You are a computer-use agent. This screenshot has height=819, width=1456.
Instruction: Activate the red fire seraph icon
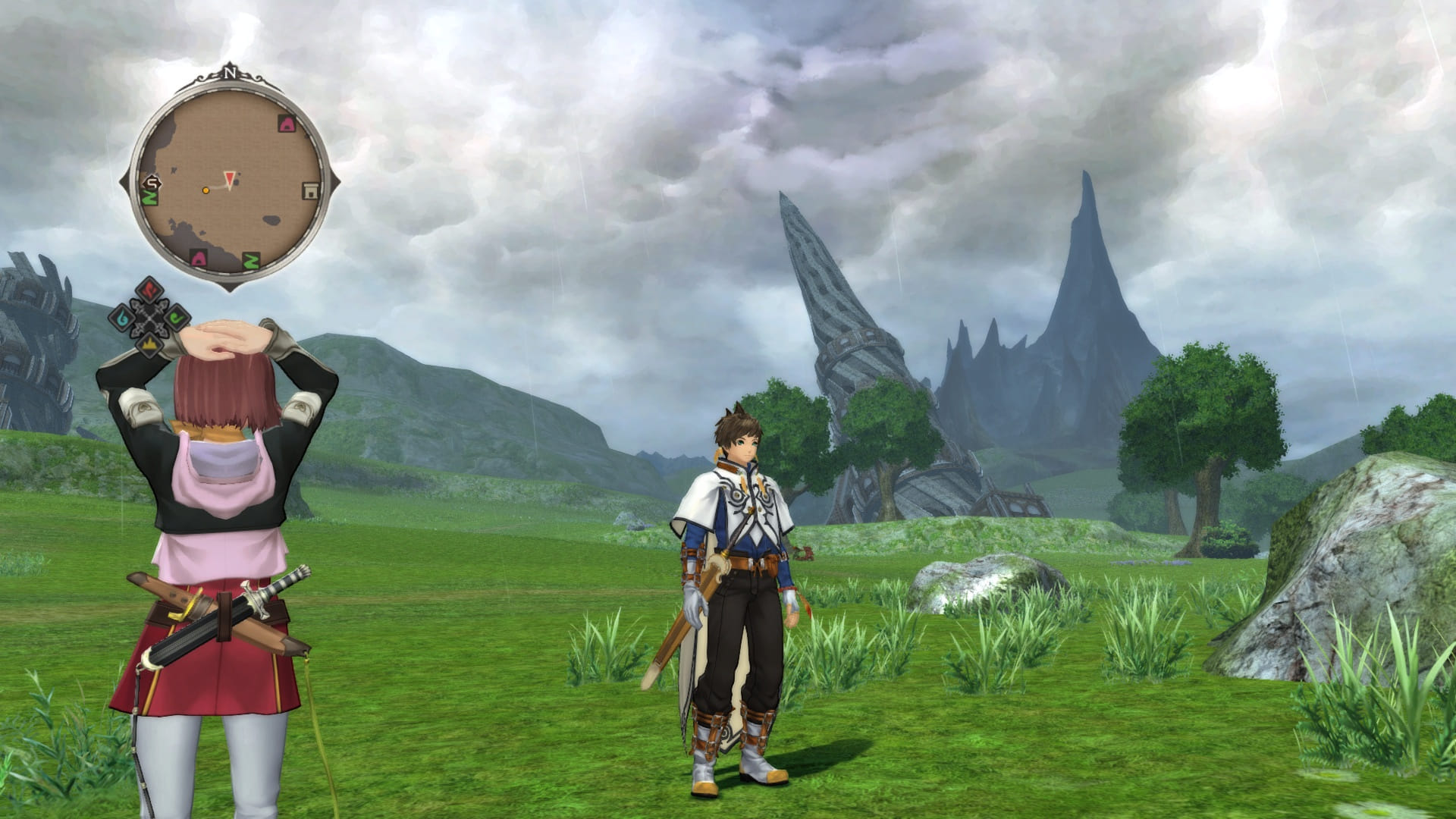click(149, 290)
